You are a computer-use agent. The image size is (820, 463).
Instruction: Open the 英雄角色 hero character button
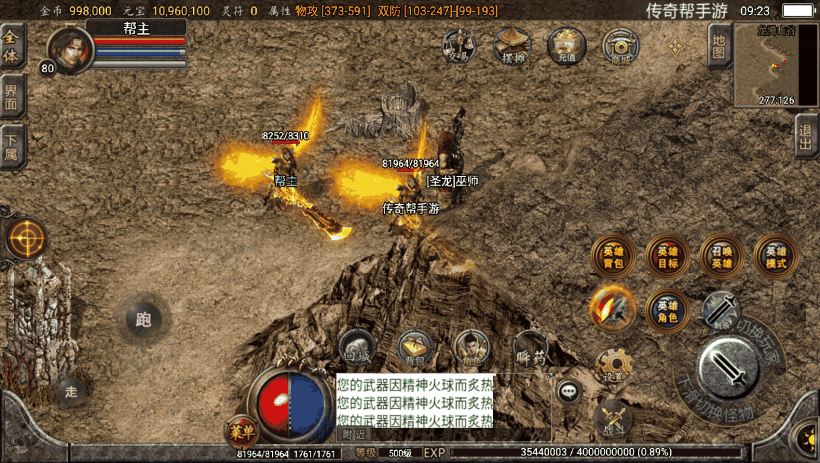pos(666,310)
